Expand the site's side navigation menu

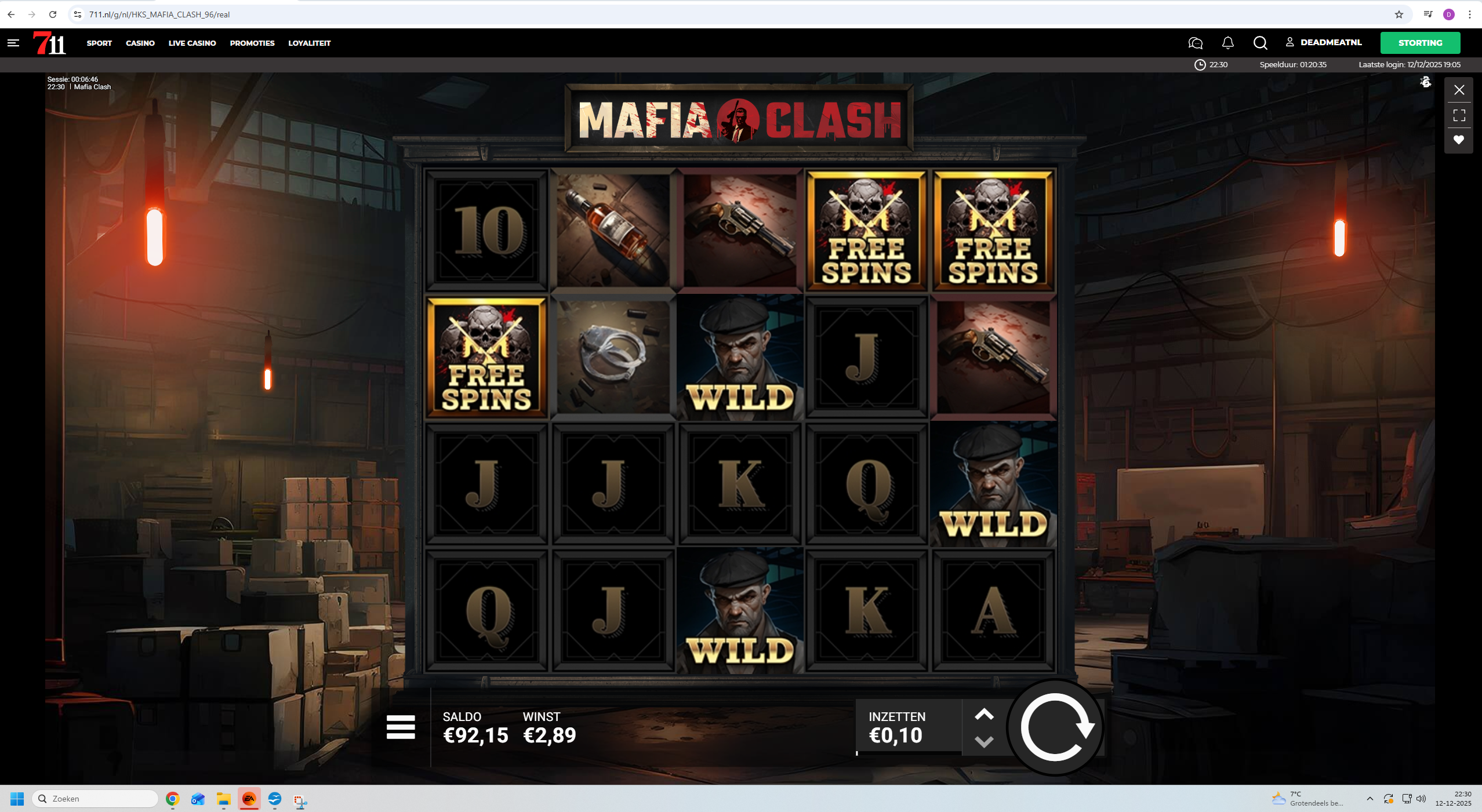click(x=13, y=43)
